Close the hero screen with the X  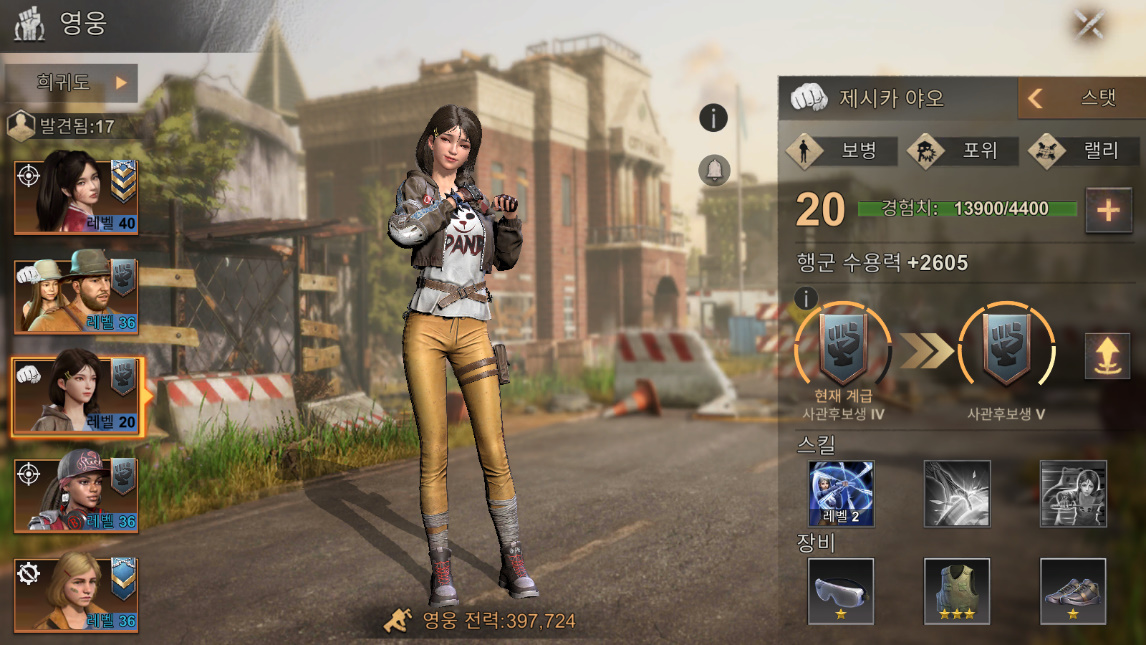pyautogui.click(x=1088, y=24)
